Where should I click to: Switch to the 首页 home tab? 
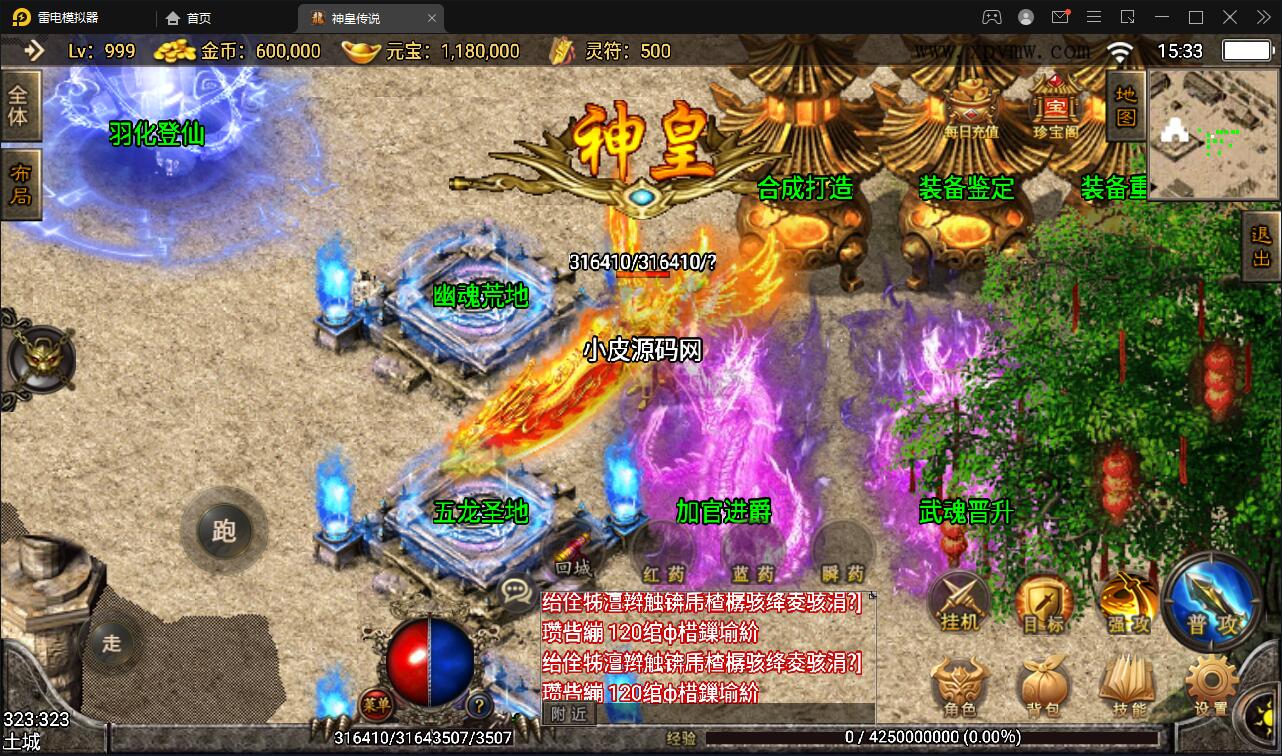click(190, 17)
